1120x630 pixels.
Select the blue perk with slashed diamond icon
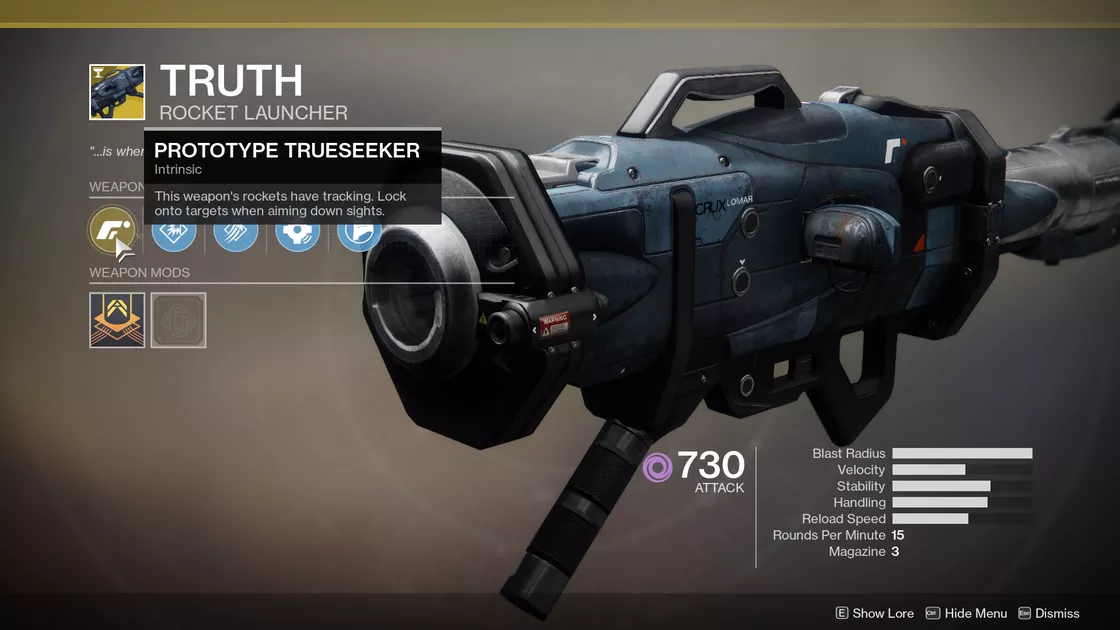(x=235, y=233)
